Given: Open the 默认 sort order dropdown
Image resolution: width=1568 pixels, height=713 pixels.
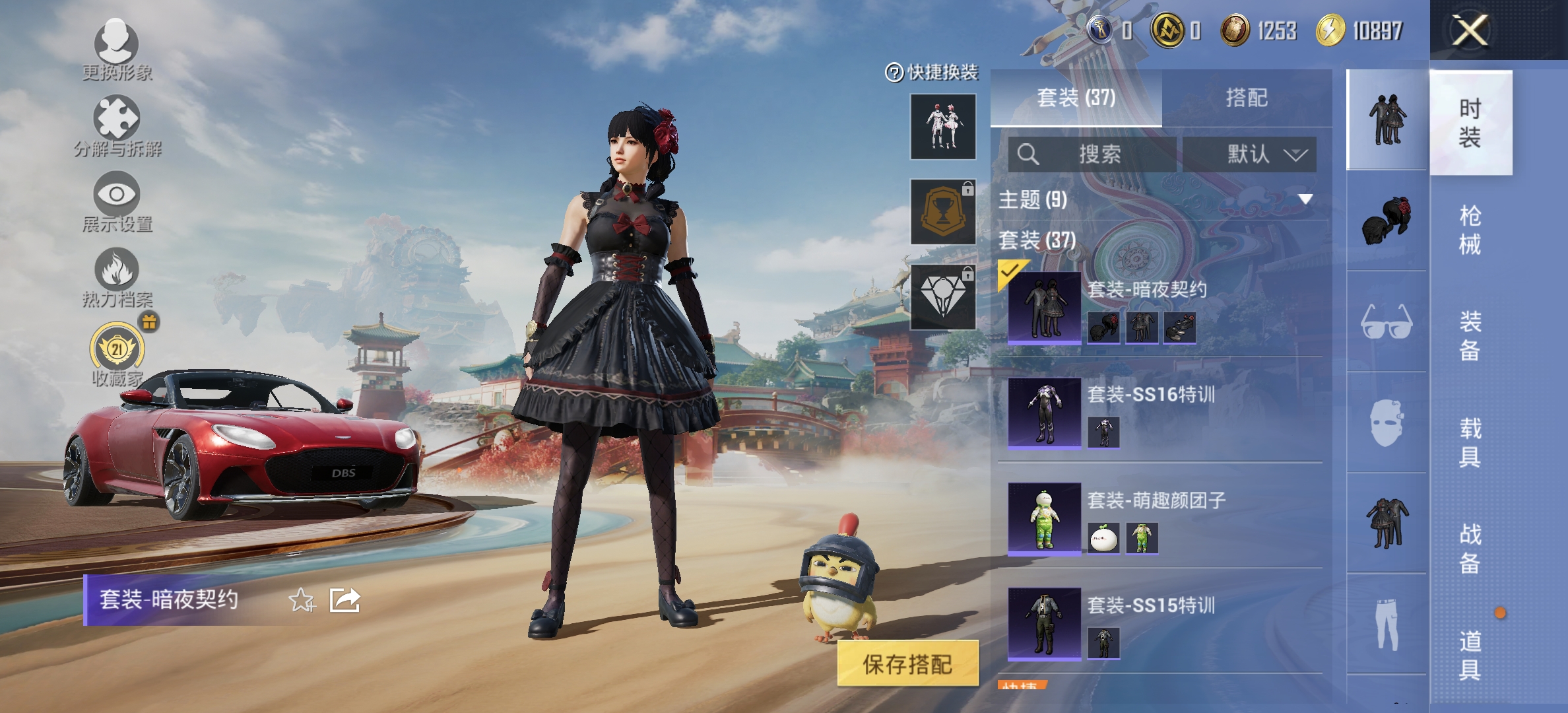Looking at the screenshot, I should pyautogui.click(x=1251, y=154).
